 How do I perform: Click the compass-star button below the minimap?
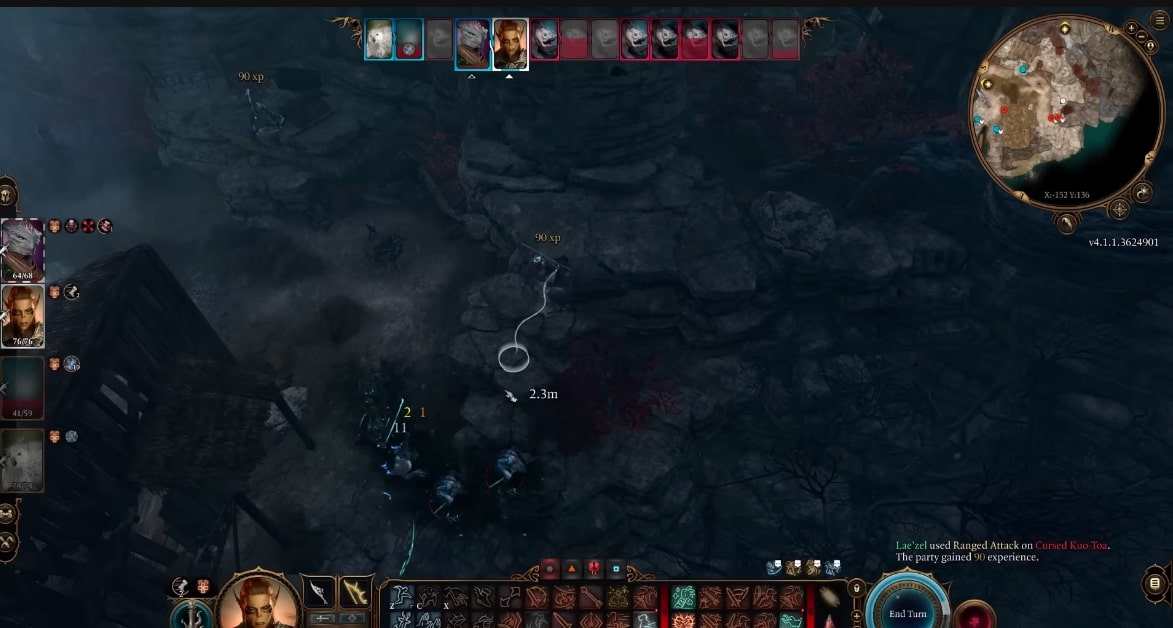[x=1119, y=210]
